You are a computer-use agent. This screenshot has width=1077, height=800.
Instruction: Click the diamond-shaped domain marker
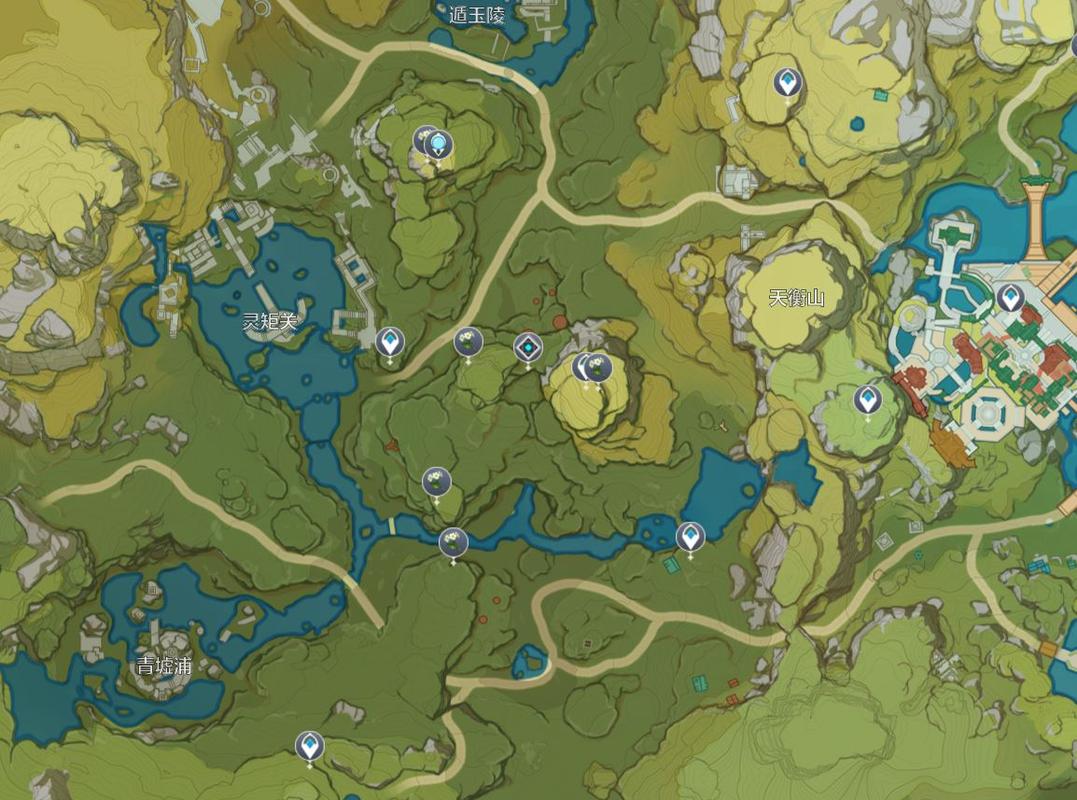point(527,348)
